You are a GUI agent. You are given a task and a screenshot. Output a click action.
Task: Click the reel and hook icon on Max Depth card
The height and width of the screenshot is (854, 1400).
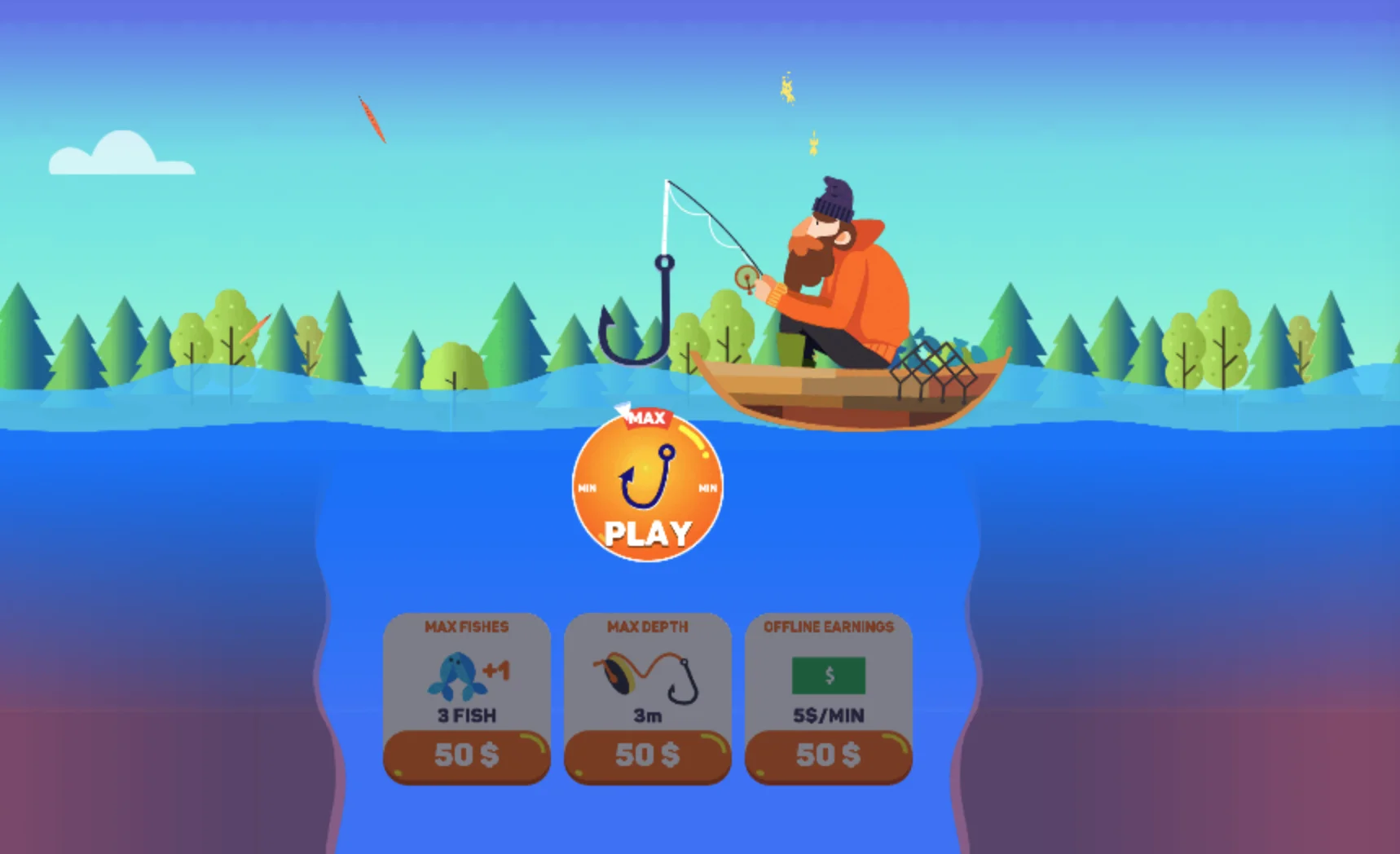[x=646, y=676]
